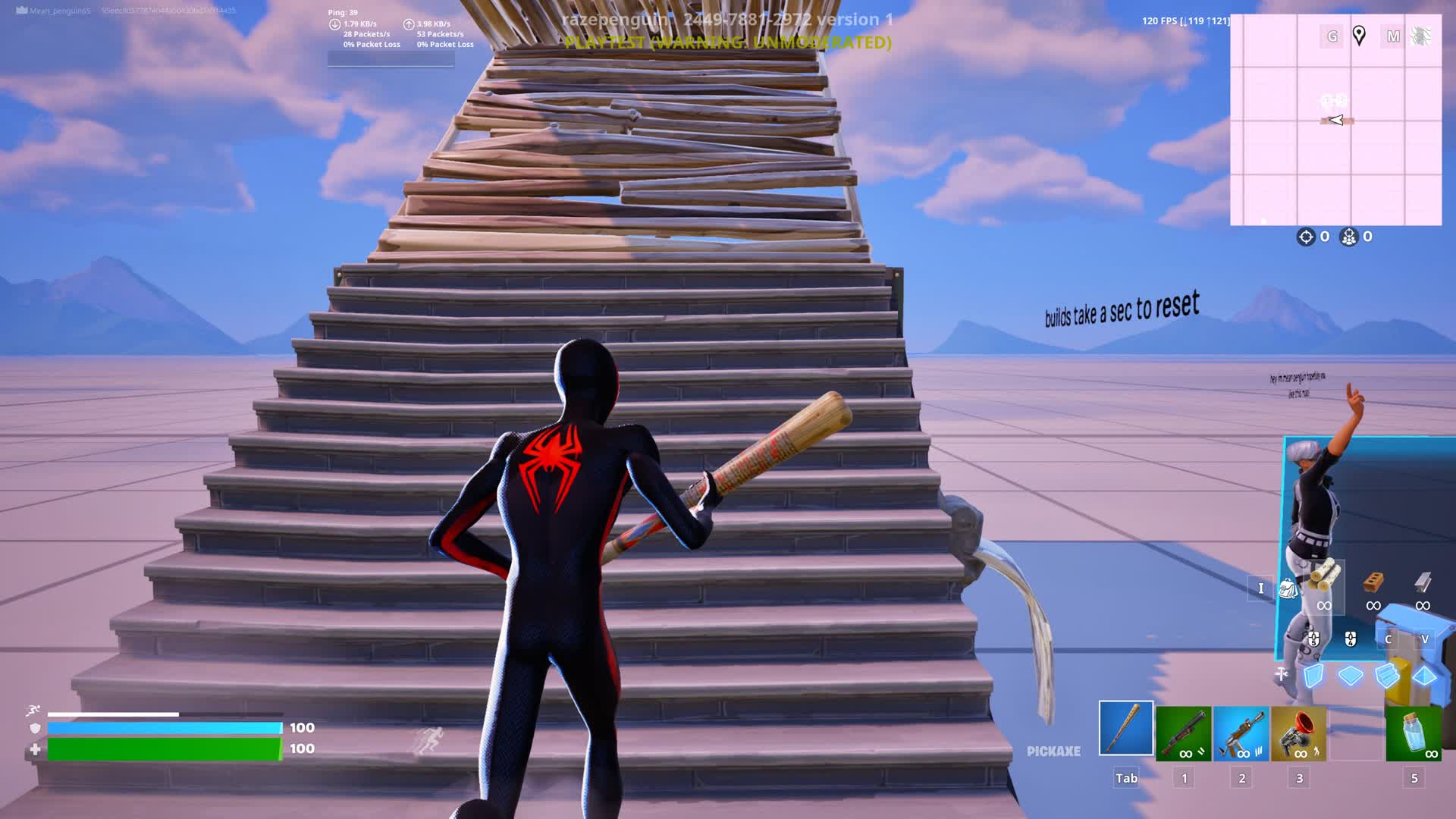Click the M map label above the minimap
The image size is (1456, 819).
1393,35
